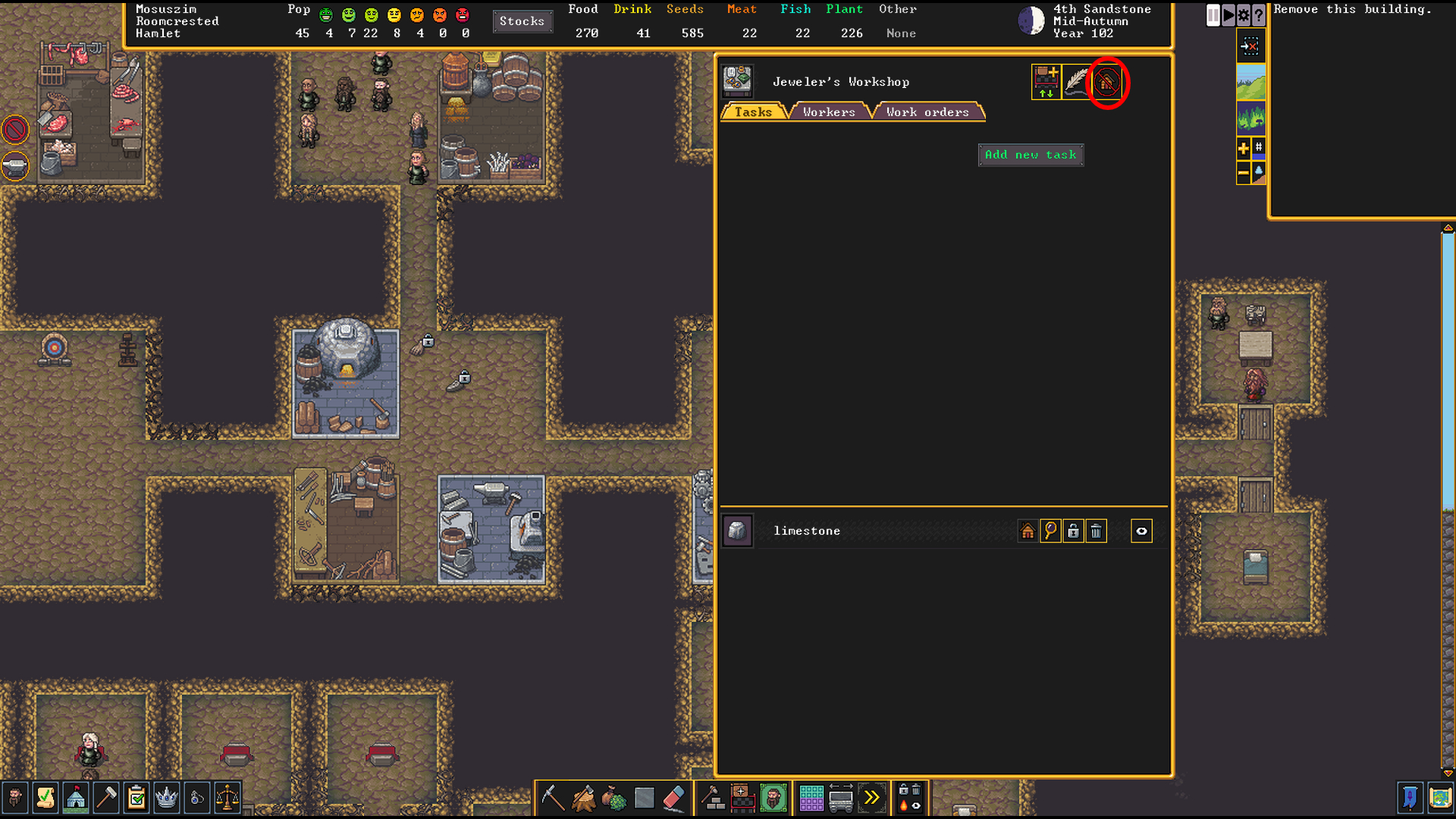The width and height of the screenshot is (1456, 819).
Task: Select the Mining (pickaxe) tool
Action: tap(554, 798)
